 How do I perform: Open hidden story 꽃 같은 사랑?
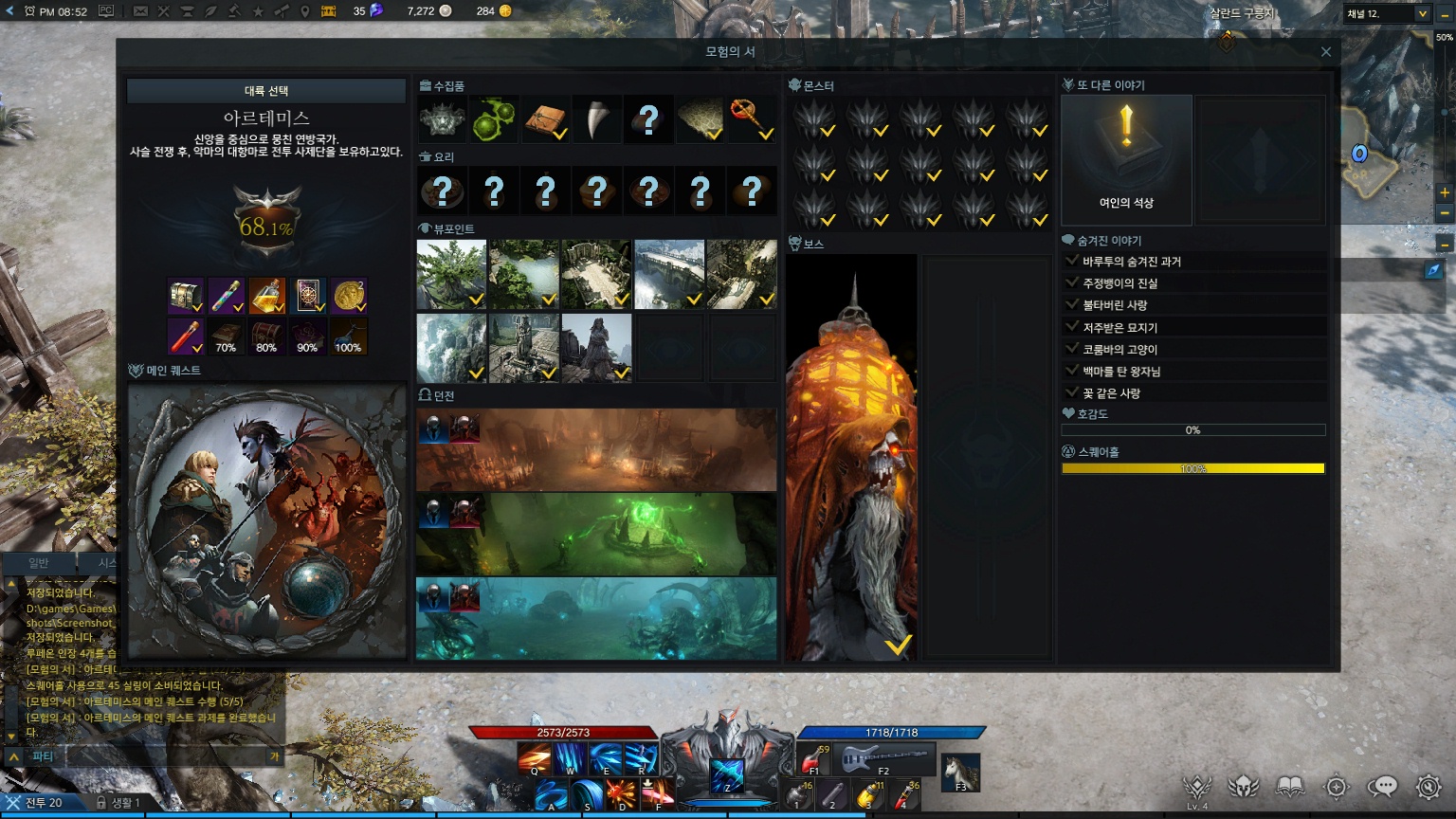pos(1112,393)
